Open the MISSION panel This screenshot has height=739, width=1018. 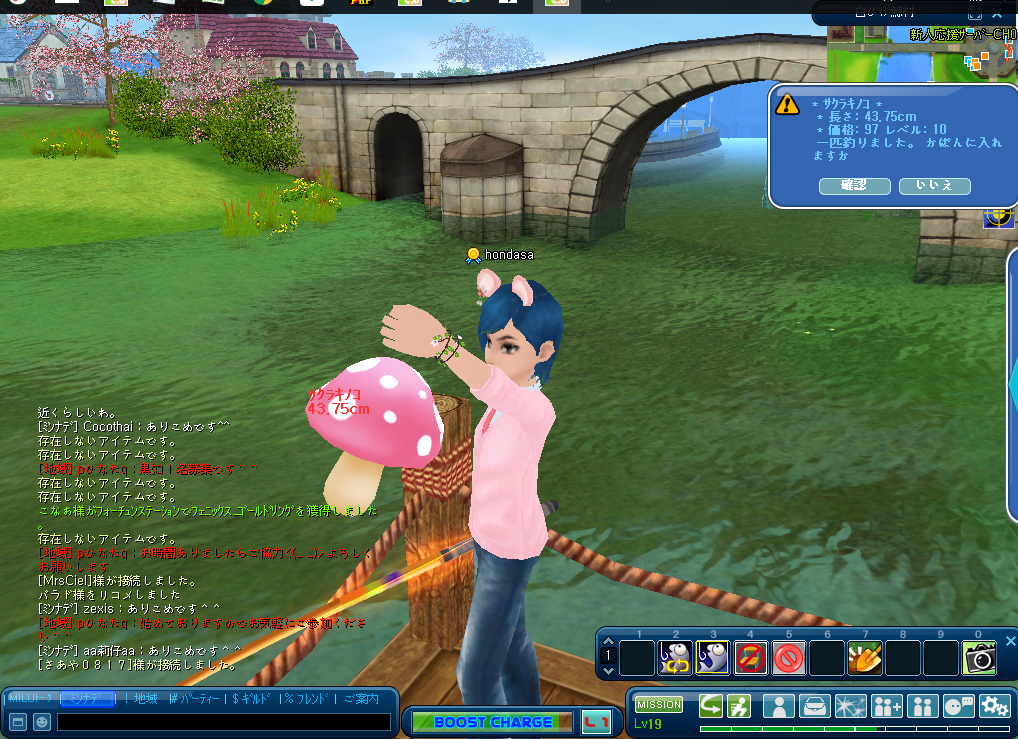(659, 705)
